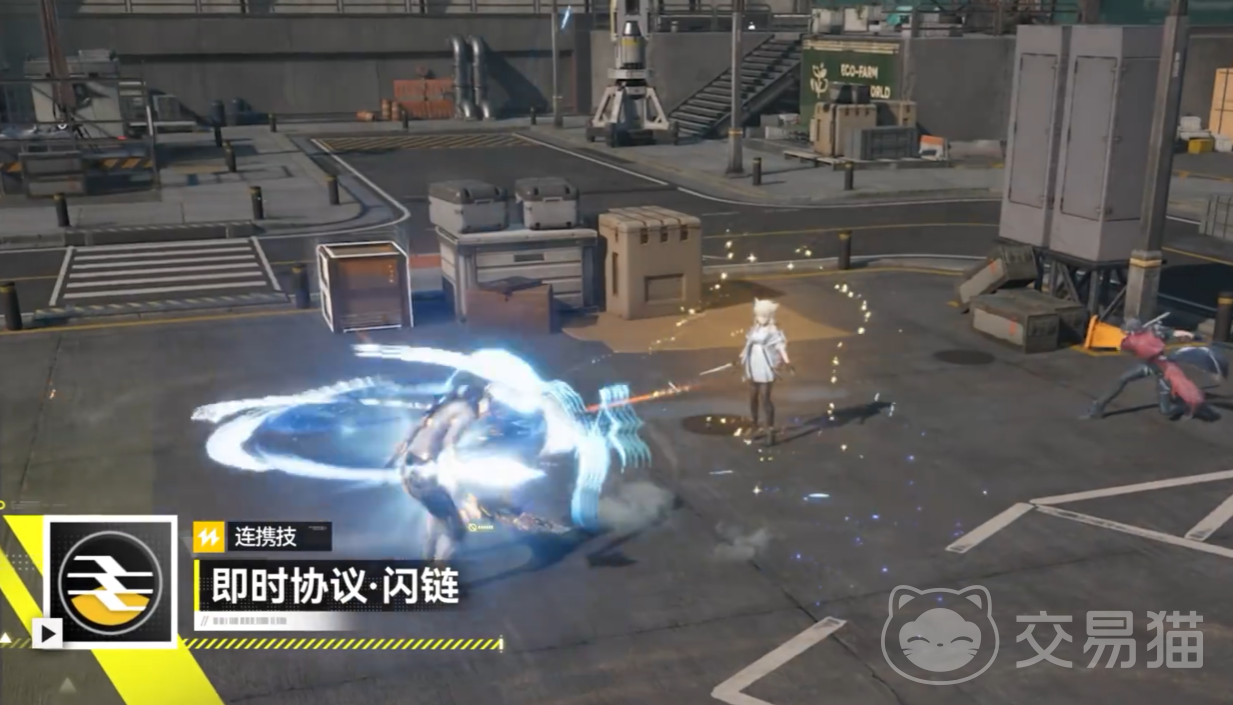Screen dimensions: 1233x705
Task: Click the small play triangle on the skill icon
Action: [46, 633]
